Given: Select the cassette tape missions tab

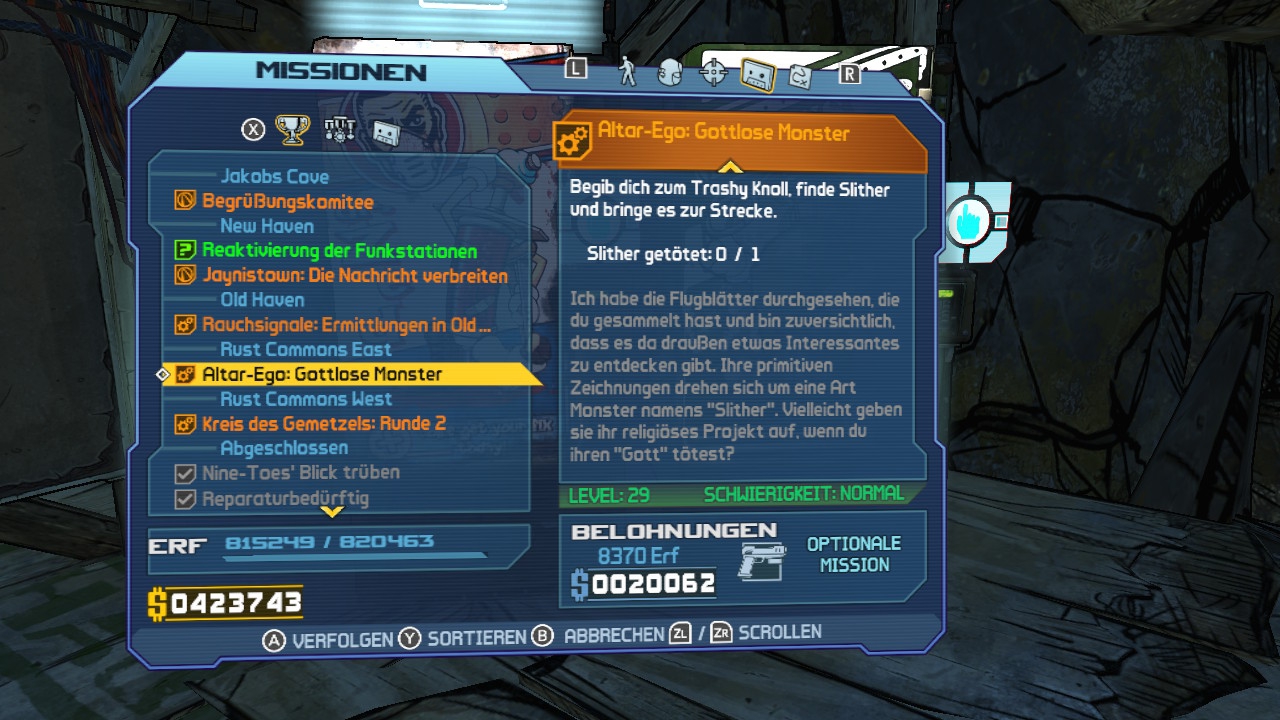Looking at the screenshot, I should click(757, 74).
